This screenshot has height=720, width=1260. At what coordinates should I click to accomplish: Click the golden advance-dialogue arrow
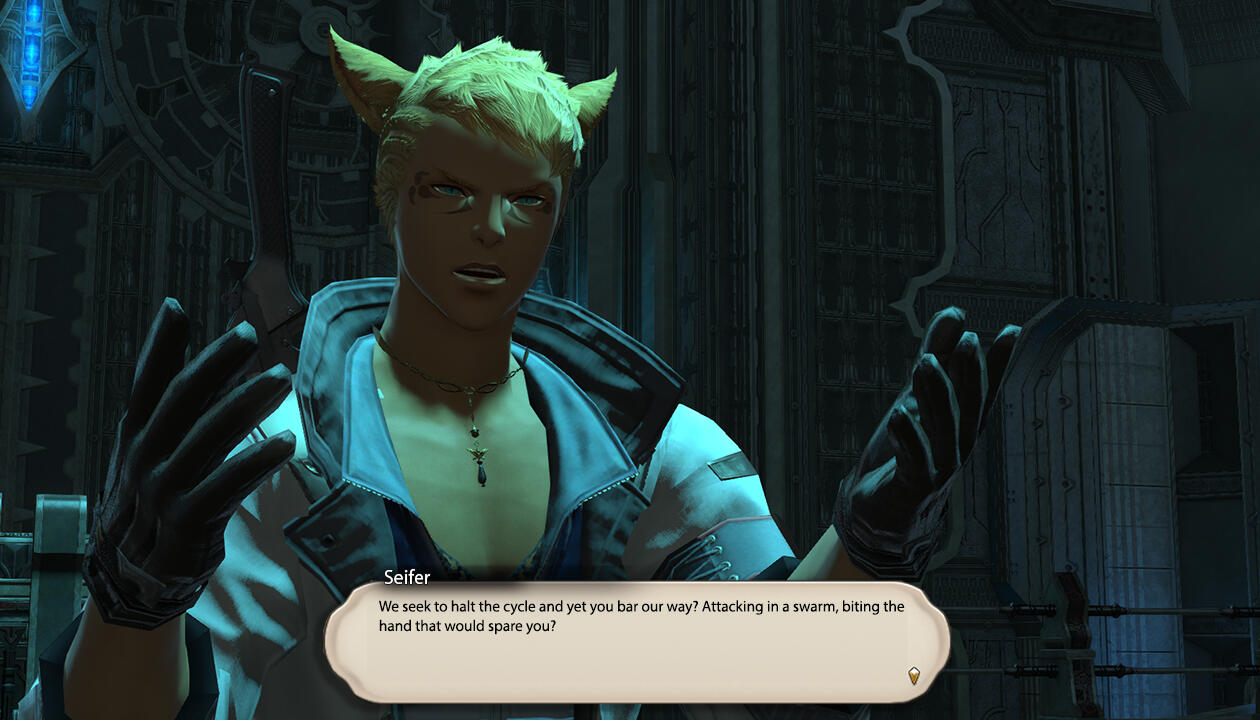913,676
